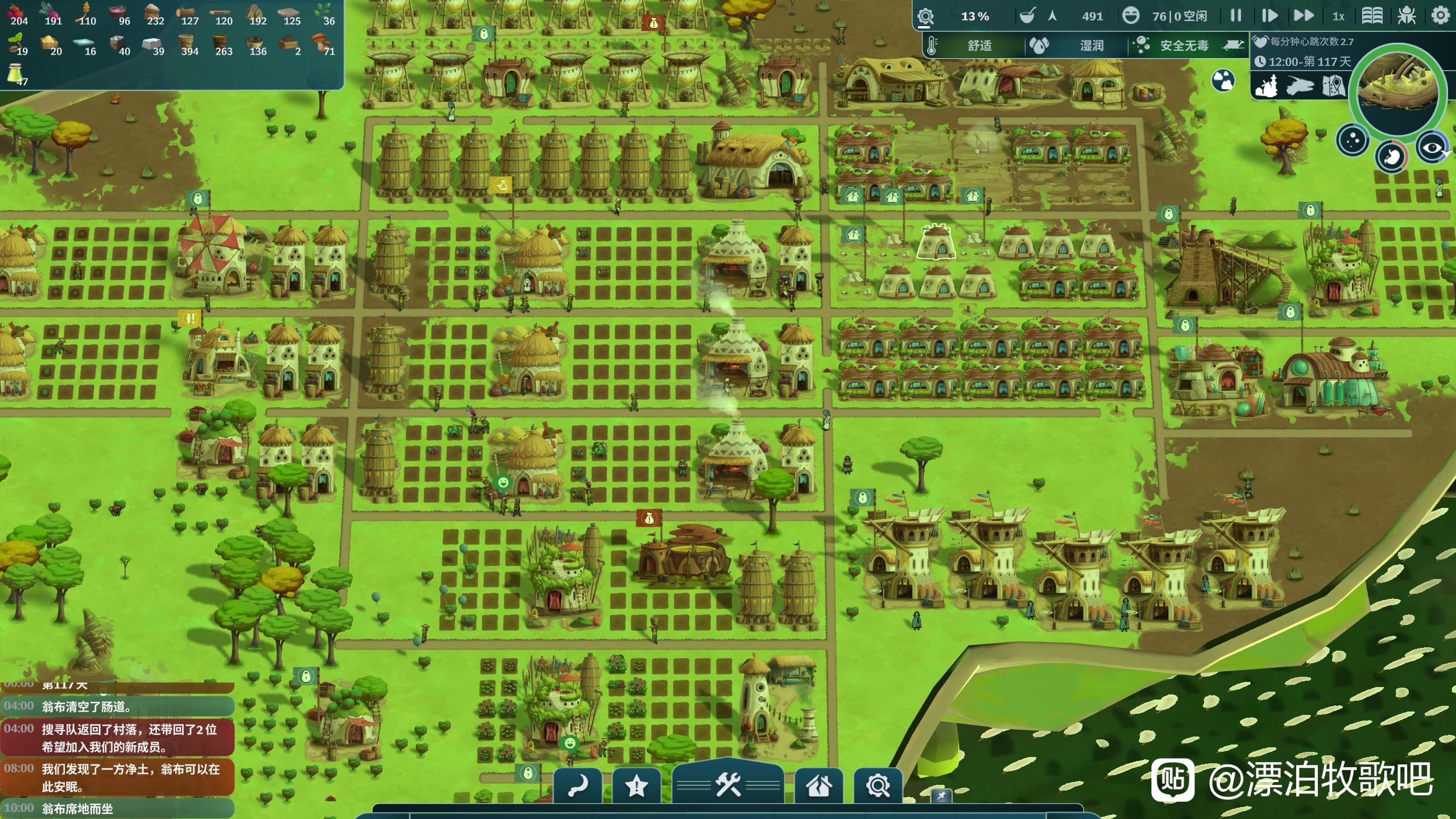Switch to the creature view icon
1456x819 pixels.
1300,86
